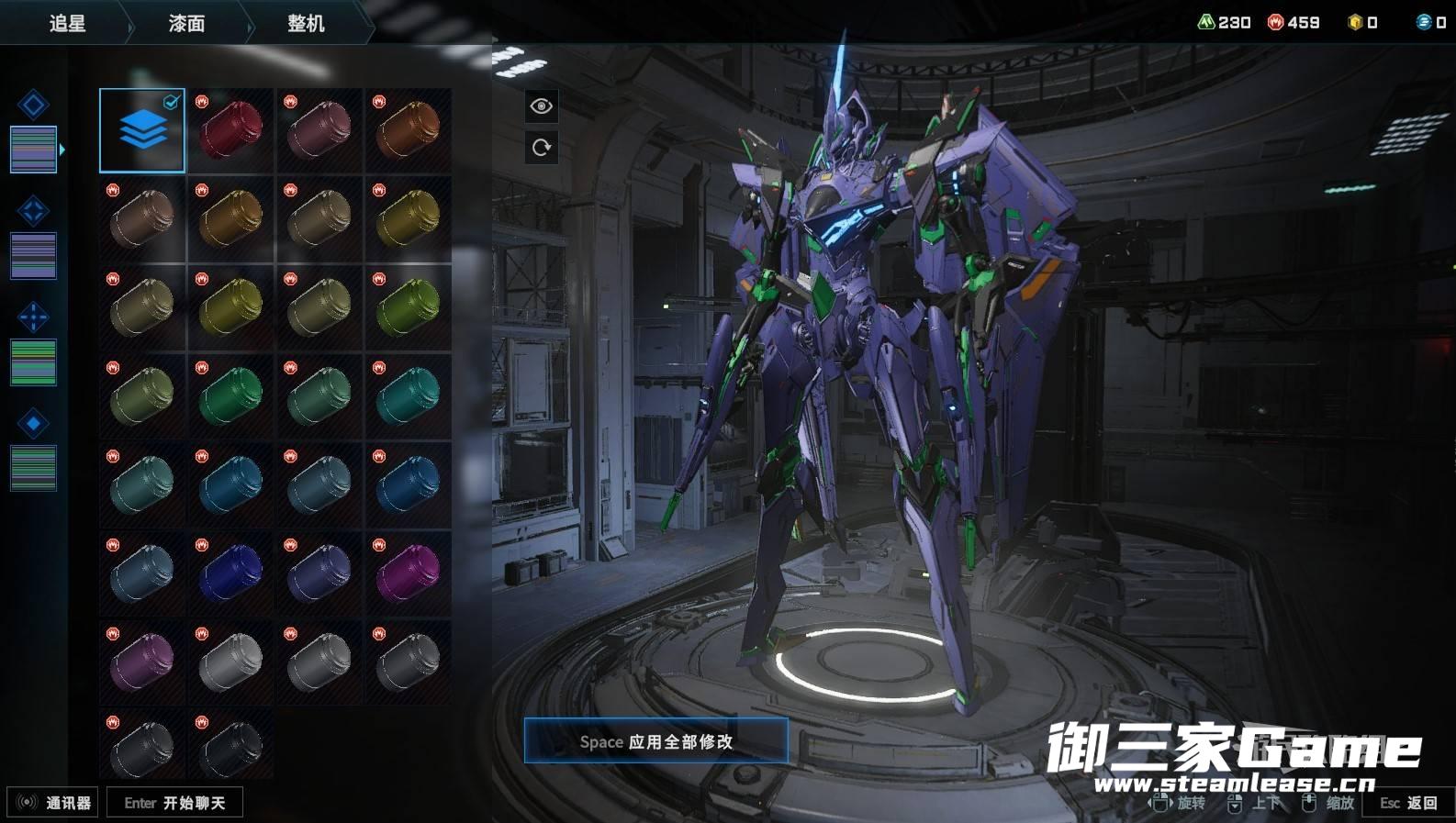Switch to the 追星 tab
Viewport: 1456px width, 823px height.
coord(67,23)
